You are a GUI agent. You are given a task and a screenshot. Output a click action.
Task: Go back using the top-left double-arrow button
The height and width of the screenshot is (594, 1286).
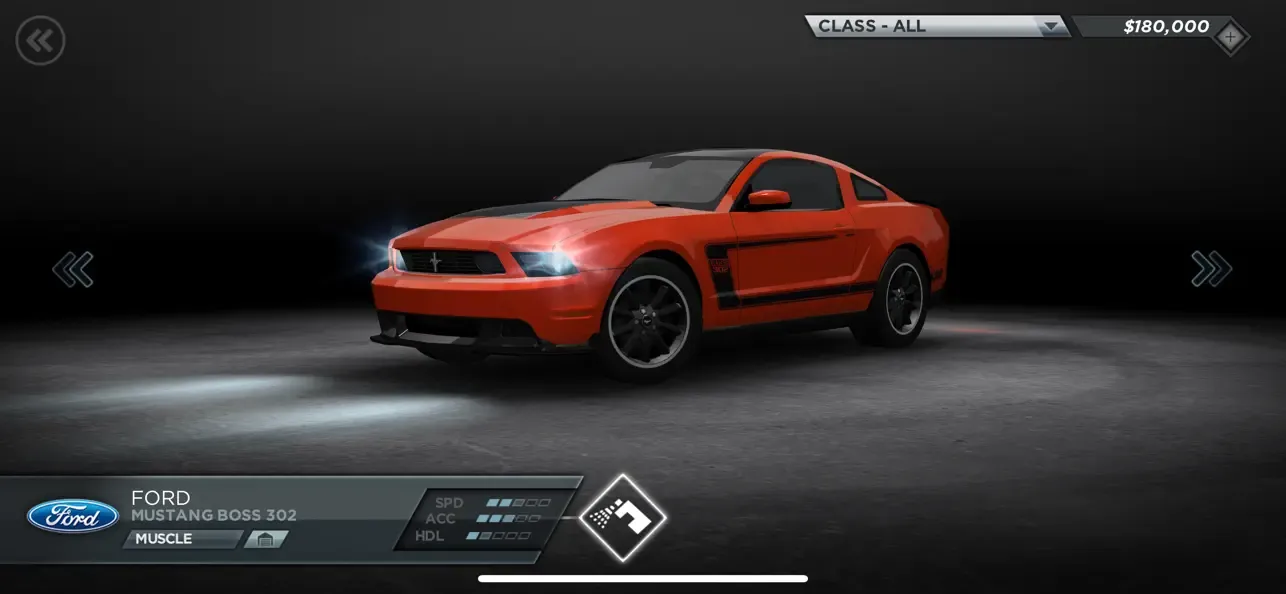coord(40,41)
